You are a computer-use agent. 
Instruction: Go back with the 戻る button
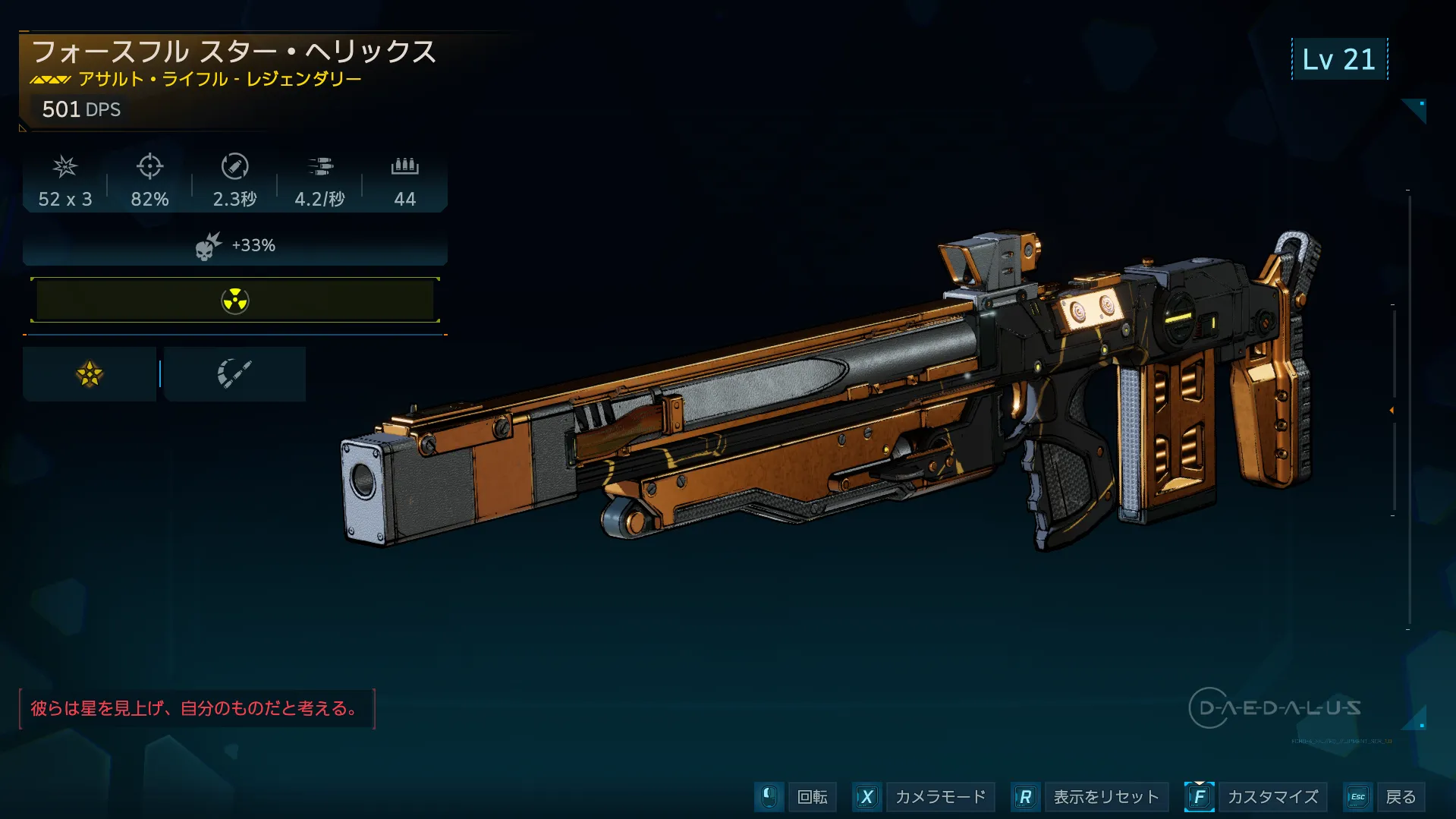click(1400, 797)
